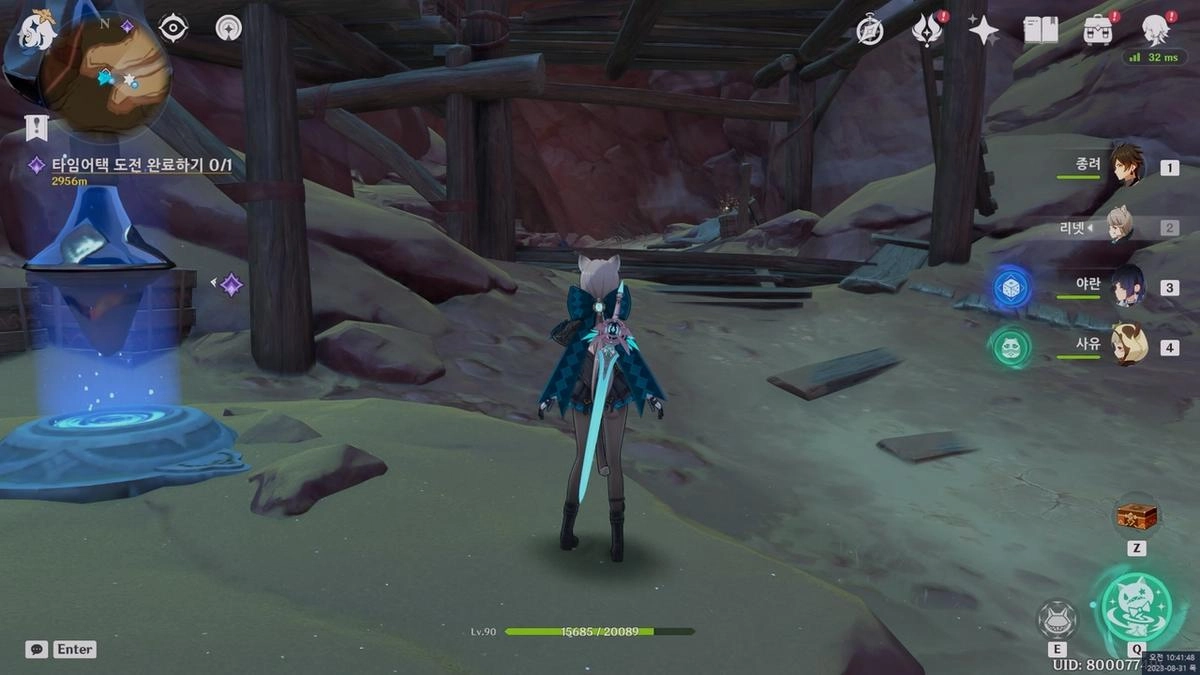Use the treasure chest gadget icon
1200x675 pixels.
(1136, 517)
